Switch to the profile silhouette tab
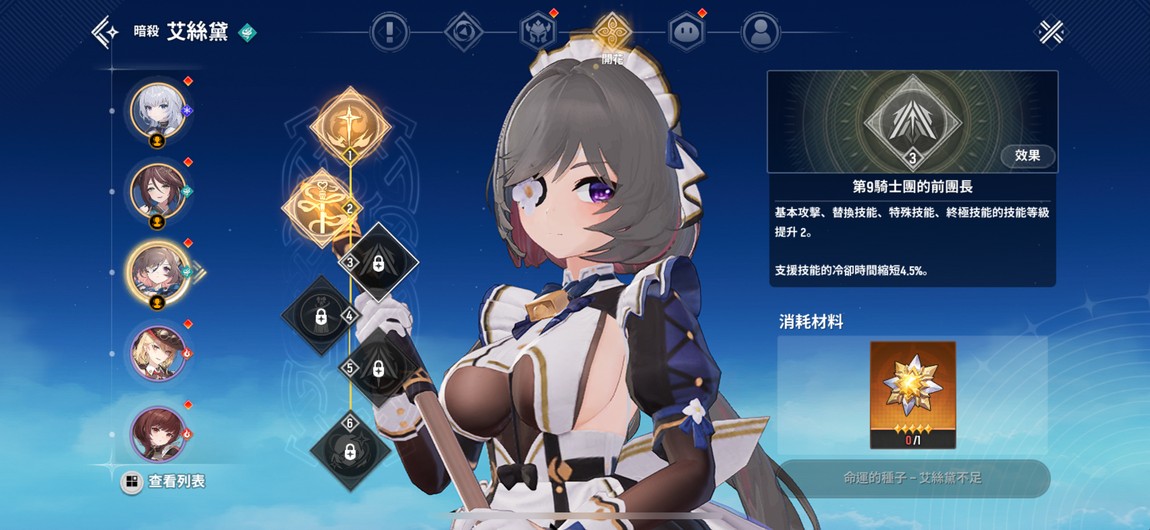This screenshot has width=1150, height=530. click(x=761, y=32)
